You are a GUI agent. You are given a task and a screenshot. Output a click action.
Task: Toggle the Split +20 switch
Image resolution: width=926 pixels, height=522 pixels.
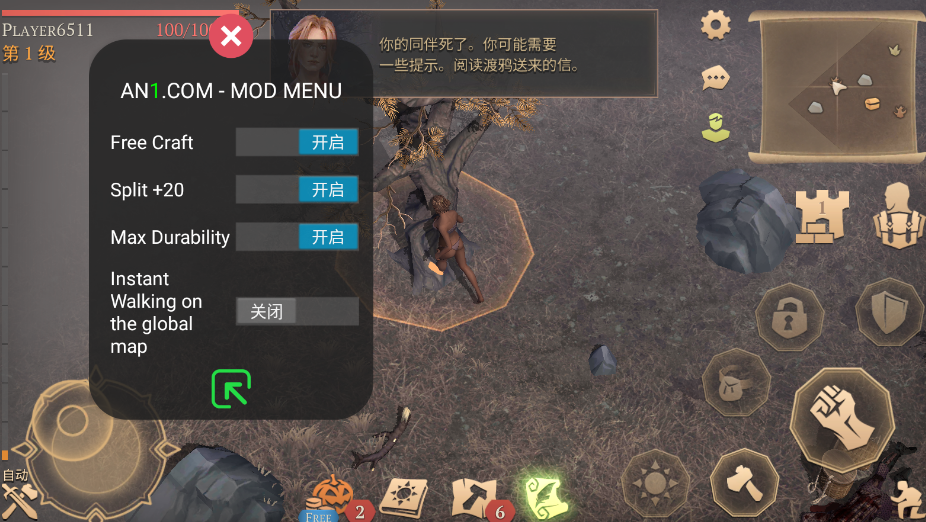click(x=297, y=189)
